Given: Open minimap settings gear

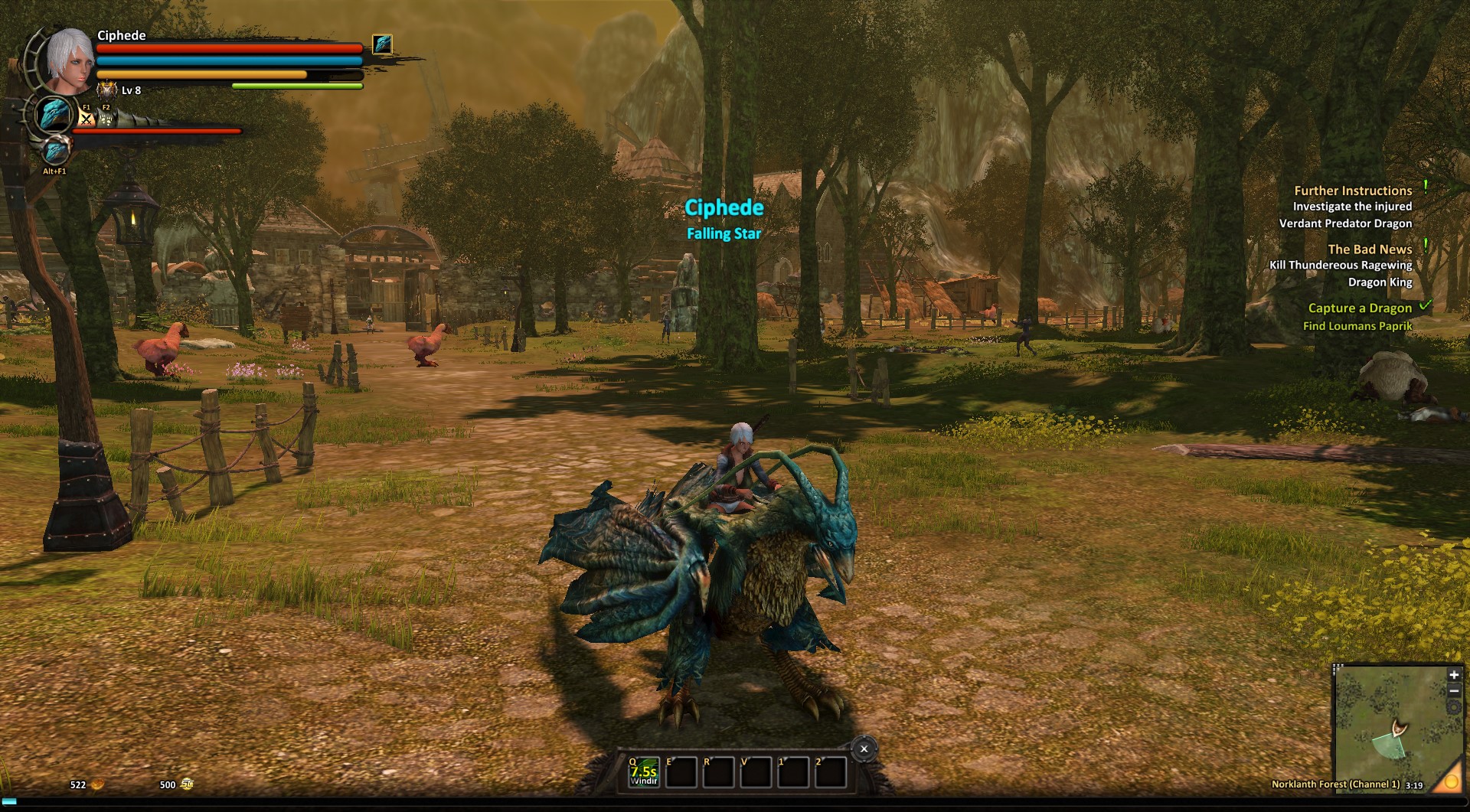Looking at the screenshot, I should point(1453,707).
